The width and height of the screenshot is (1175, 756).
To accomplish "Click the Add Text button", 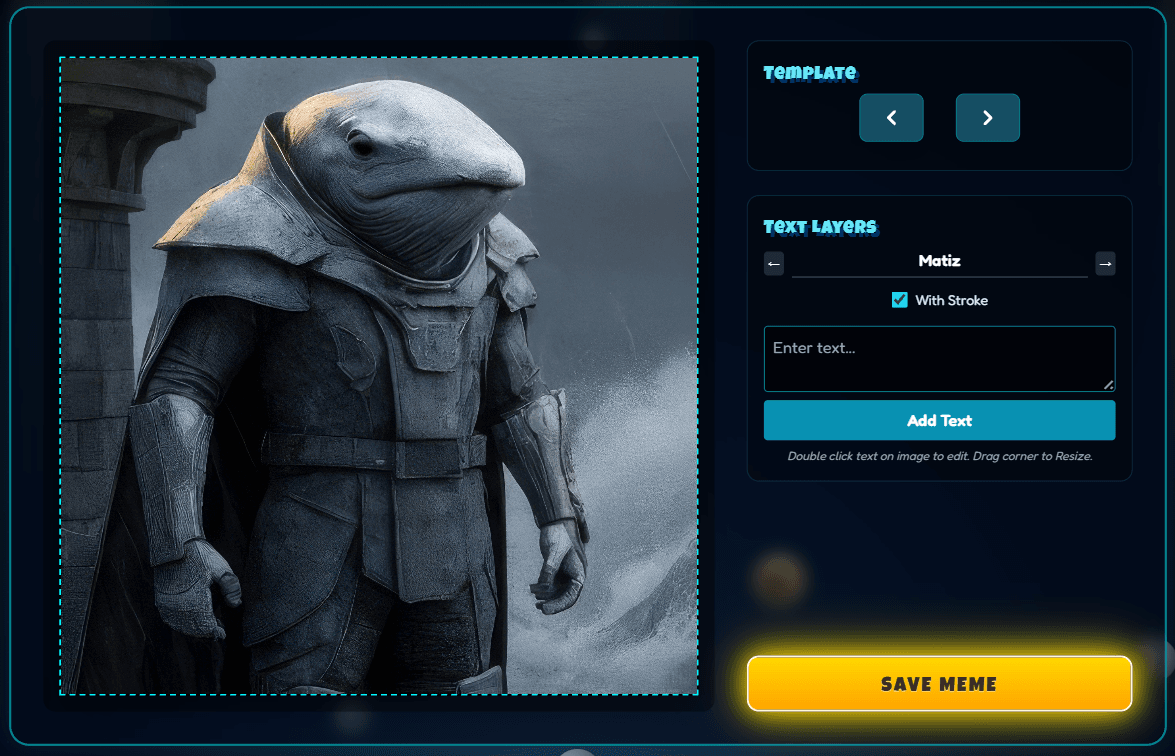I will pyautogui.click(x=939, y=420).
